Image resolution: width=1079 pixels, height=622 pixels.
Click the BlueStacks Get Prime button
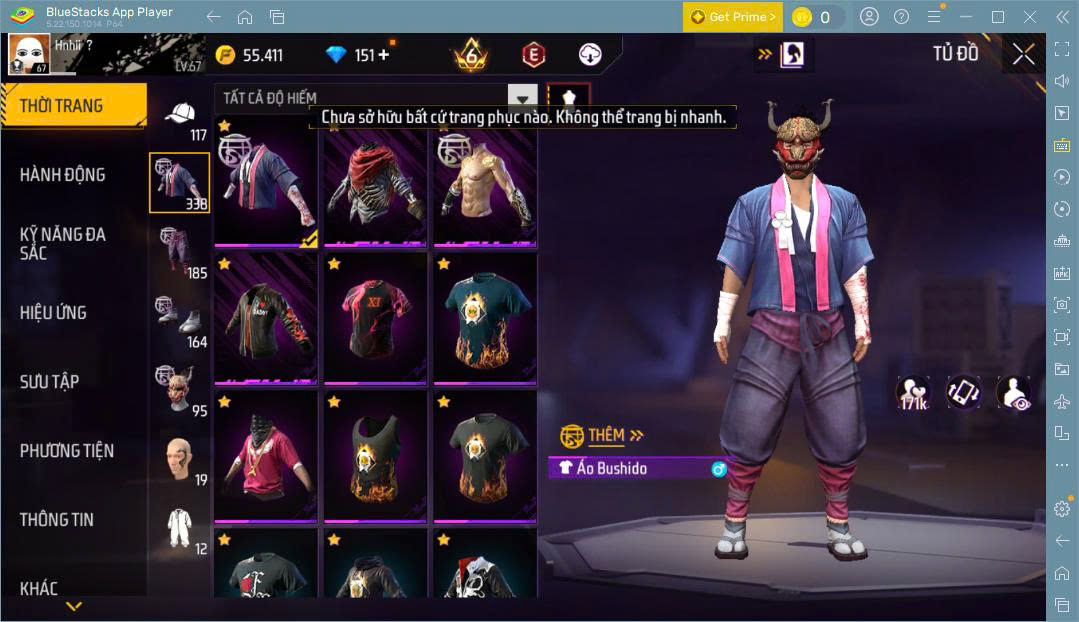732,17
